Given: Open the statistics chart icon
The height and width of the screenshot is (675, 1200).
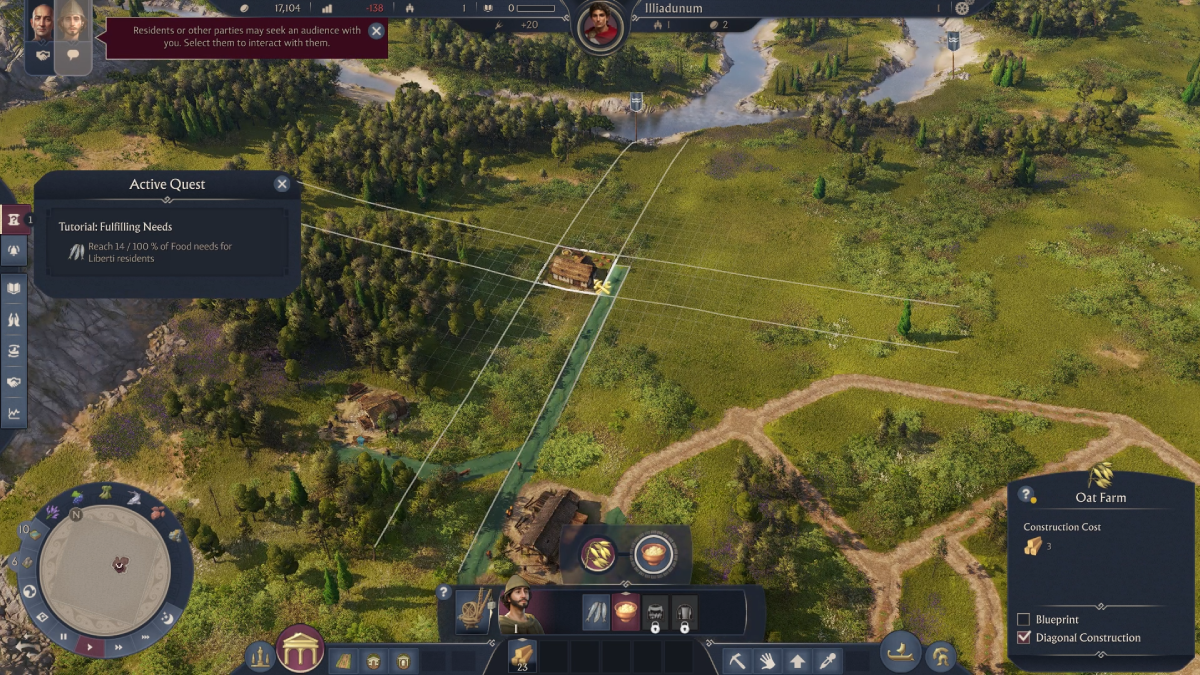Looking at the screenshot, I should (x=14, y=412).
